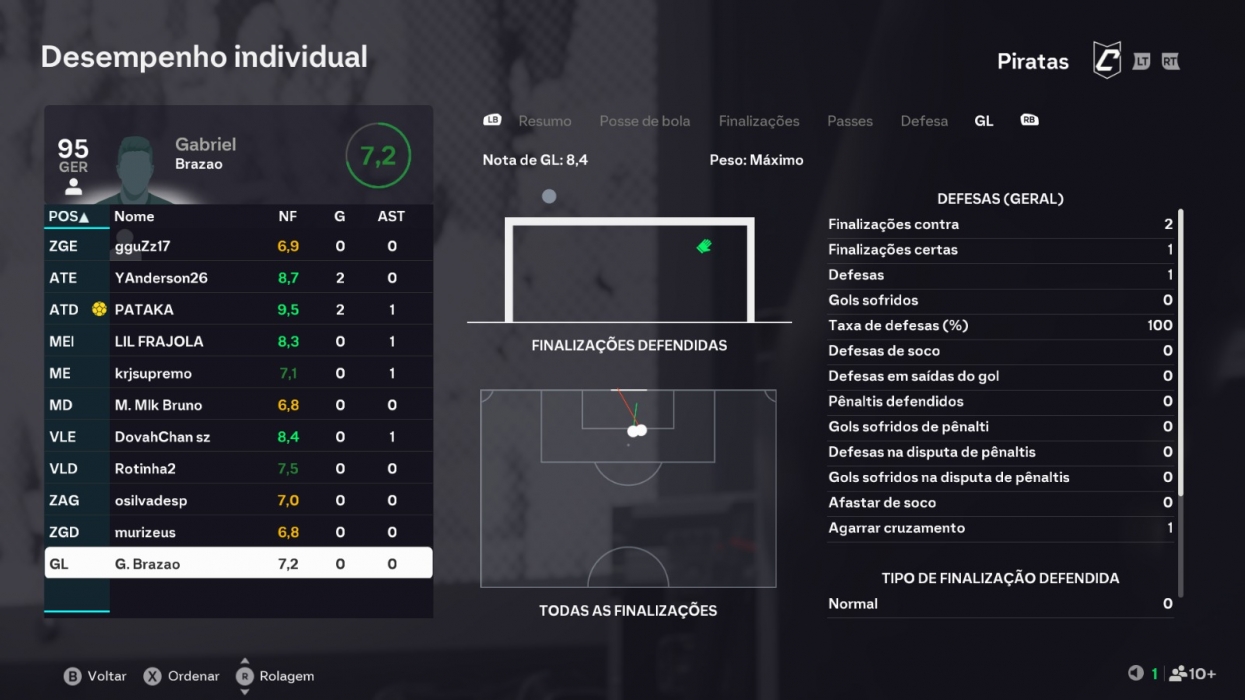The height and width of the screenshot is (700, 1245).
Task: Switch to the Defesa tab
Action: pos(923,121)
